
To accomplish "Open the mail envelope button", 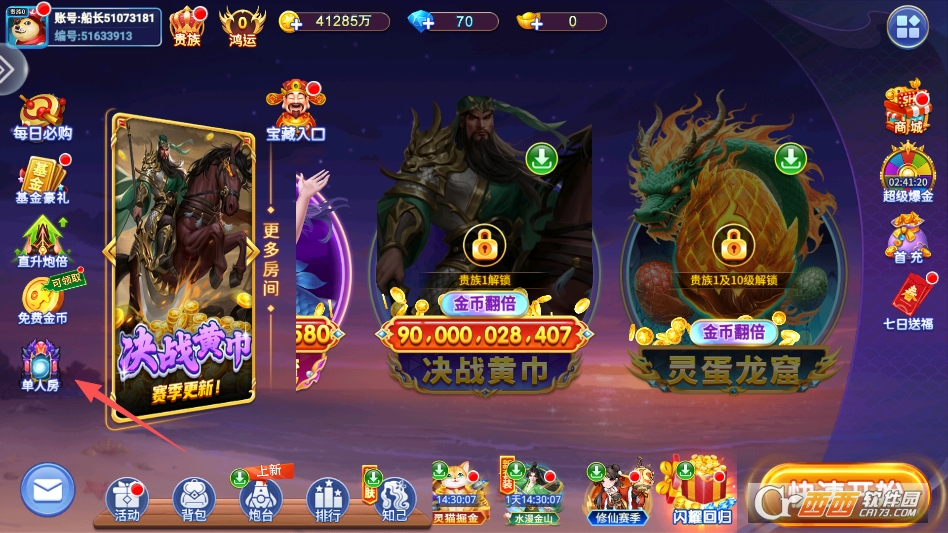I will (48, 490).
